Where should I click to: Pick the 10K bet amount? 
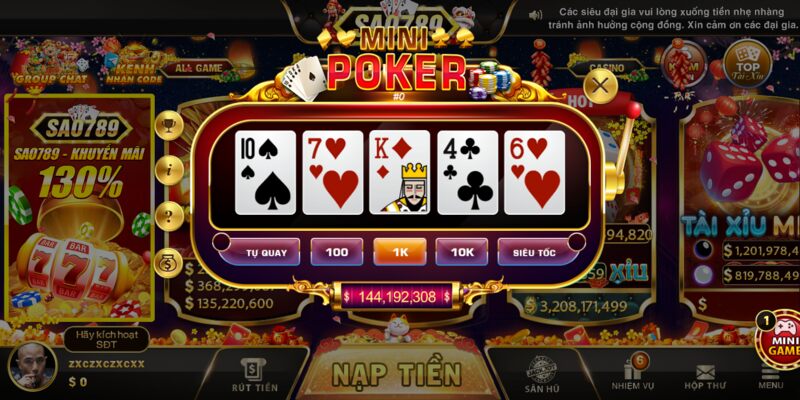click(462, 252)
